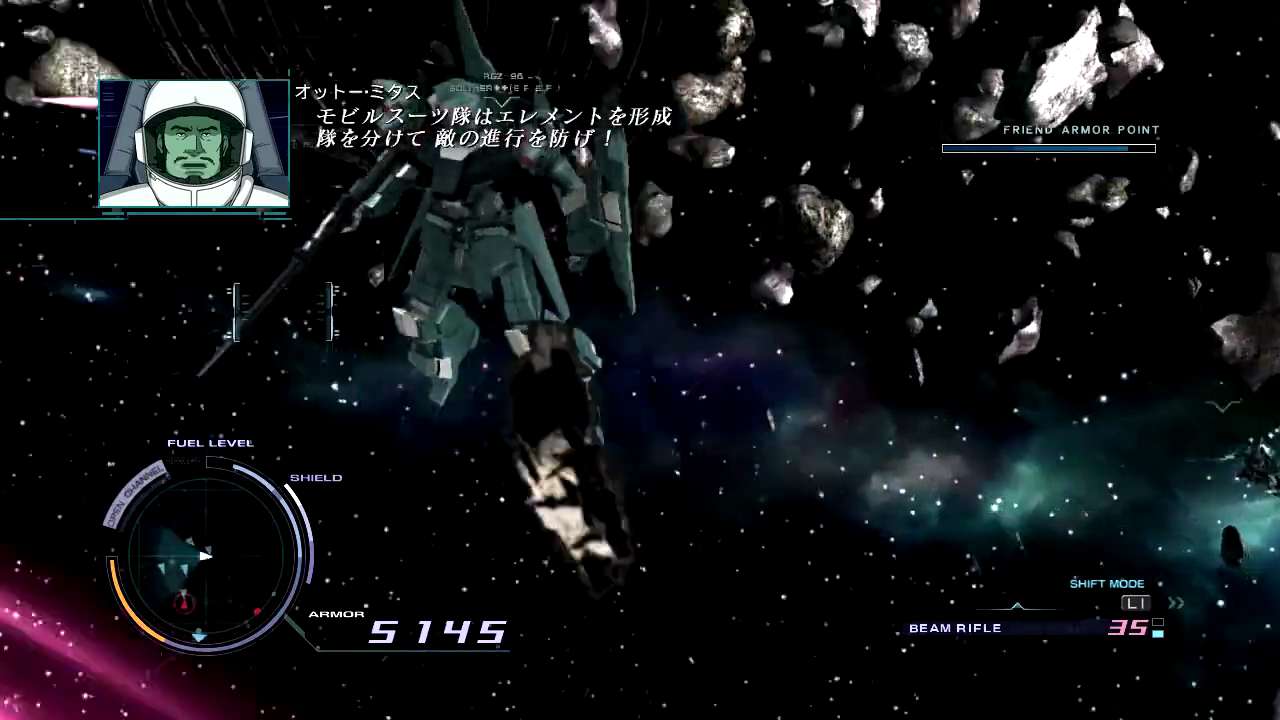Click the ally triangle marker left of the radar center
The image size is (1280, 720).
click(x=163, y=567)
